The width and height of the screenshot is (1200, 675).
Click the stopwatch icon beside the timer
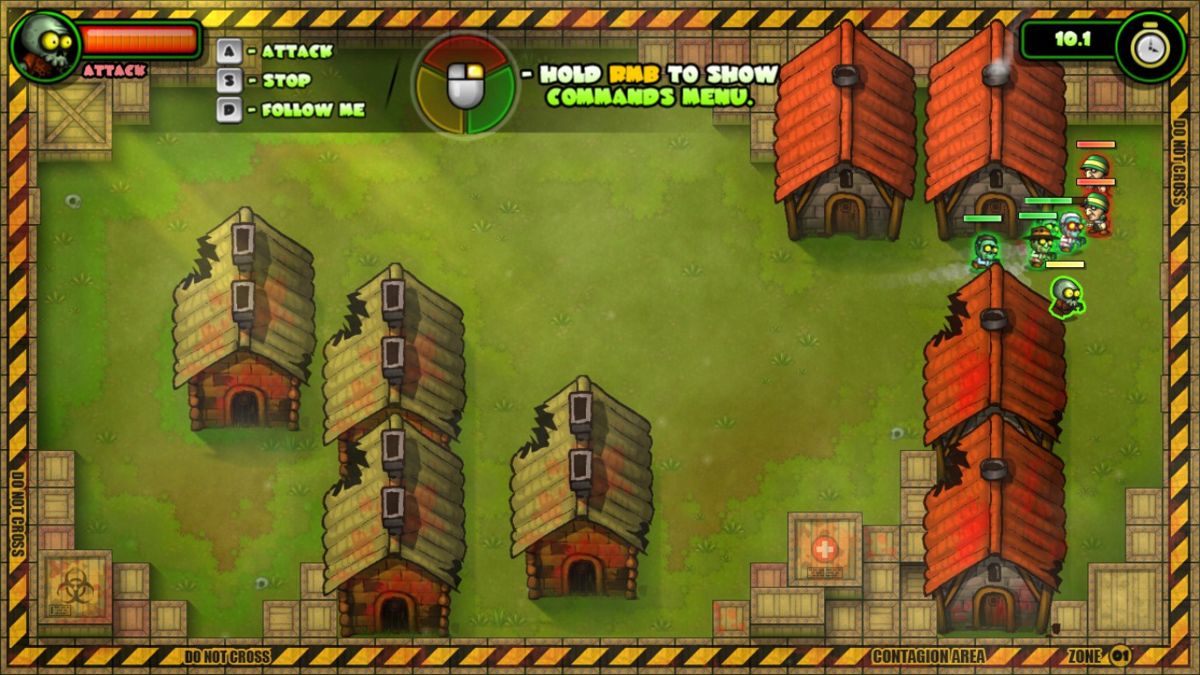1150,46
